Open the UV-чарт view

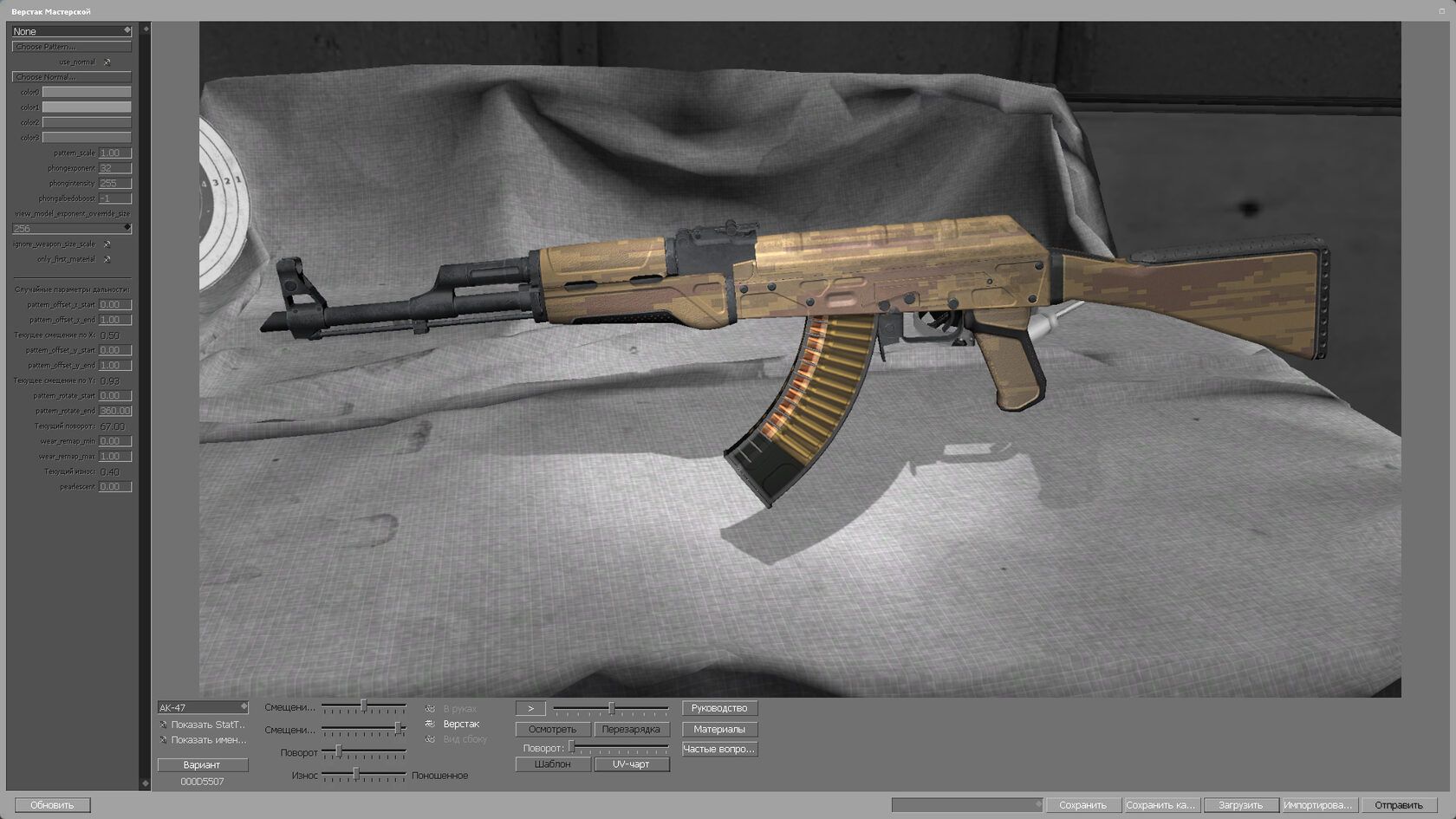pos(631,764)
